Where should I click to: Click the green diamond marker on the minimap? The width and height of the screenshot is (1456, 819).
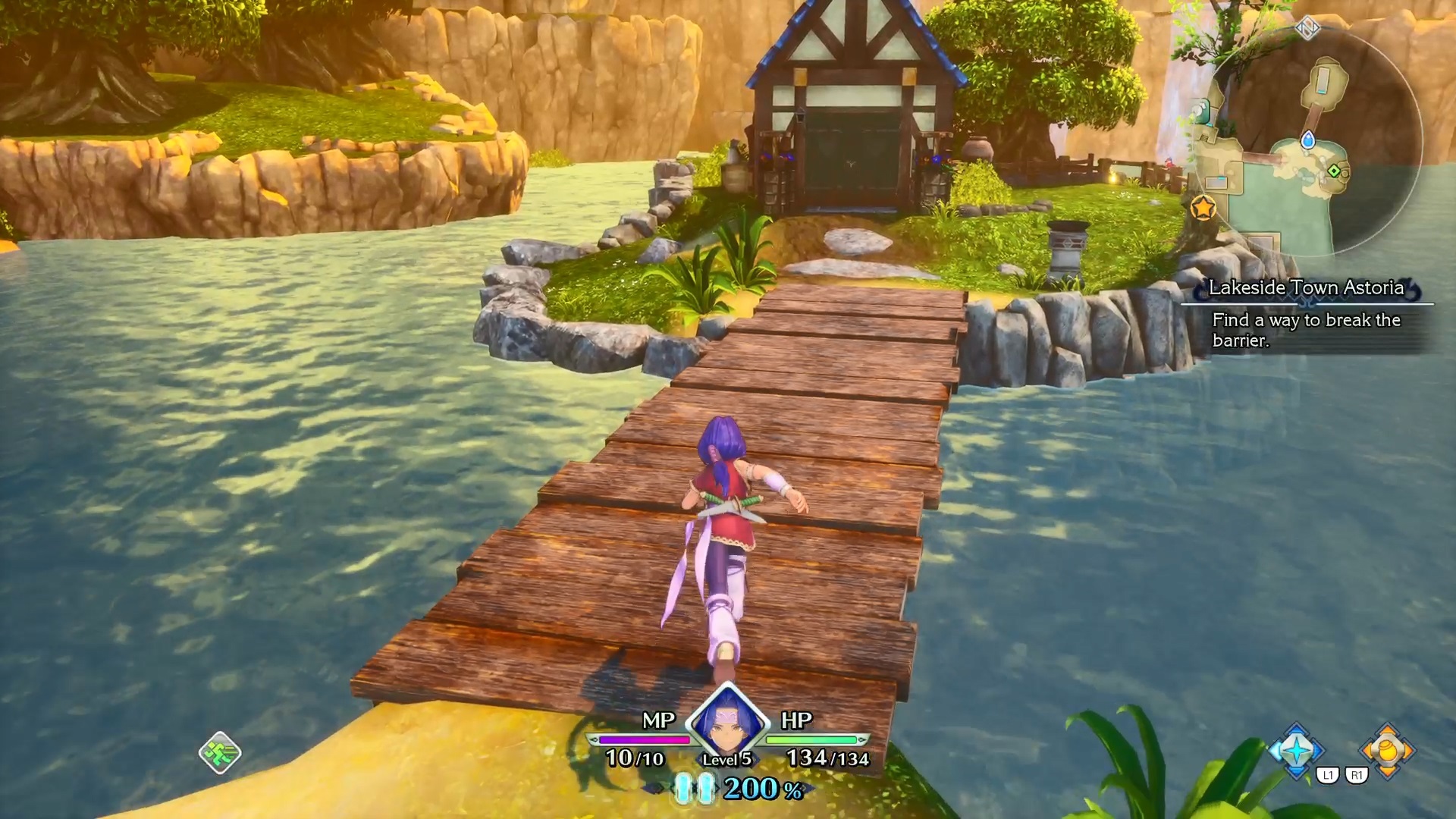pyautogui.click(x=1334, y=171)
